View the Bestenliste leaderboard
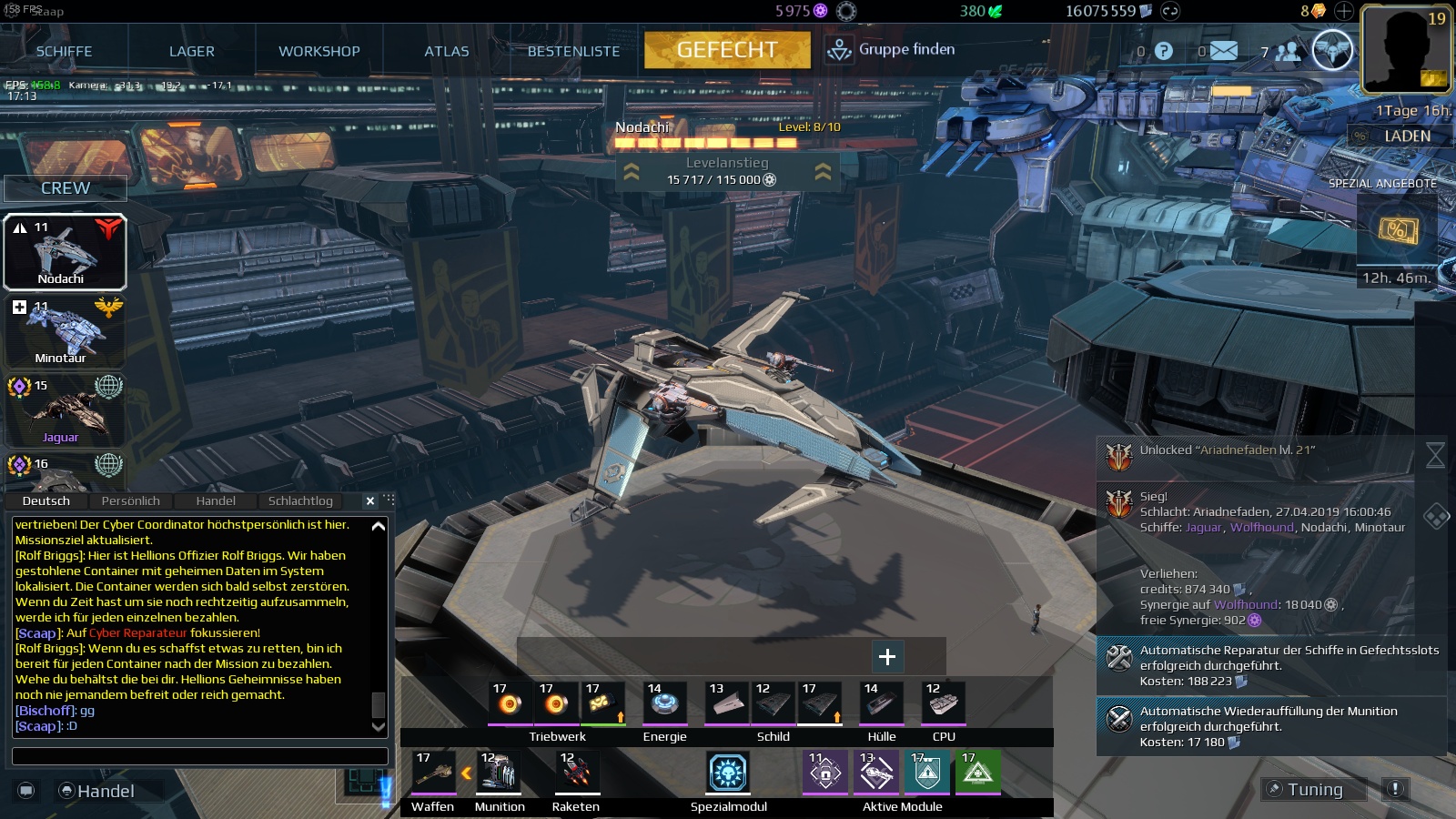Viewport: 1456px width, 819px height. click(573, 51)
